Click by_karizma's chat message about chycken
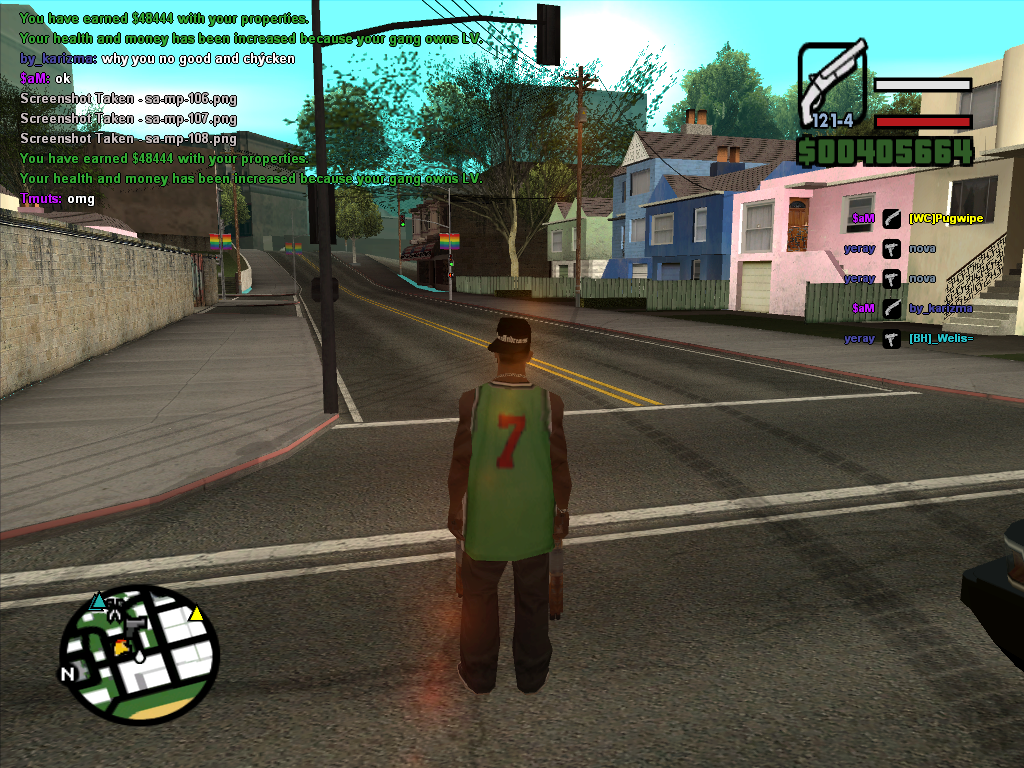Screen dimensions: 1024x768 (158, 58)
